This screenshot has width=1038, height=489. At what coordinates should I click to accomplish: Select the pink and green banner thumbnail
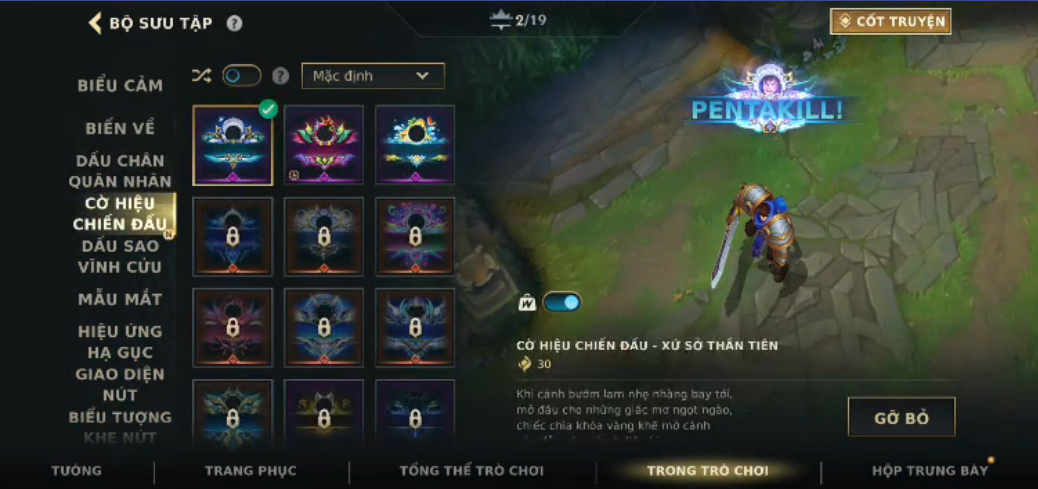tap(323, 146)
